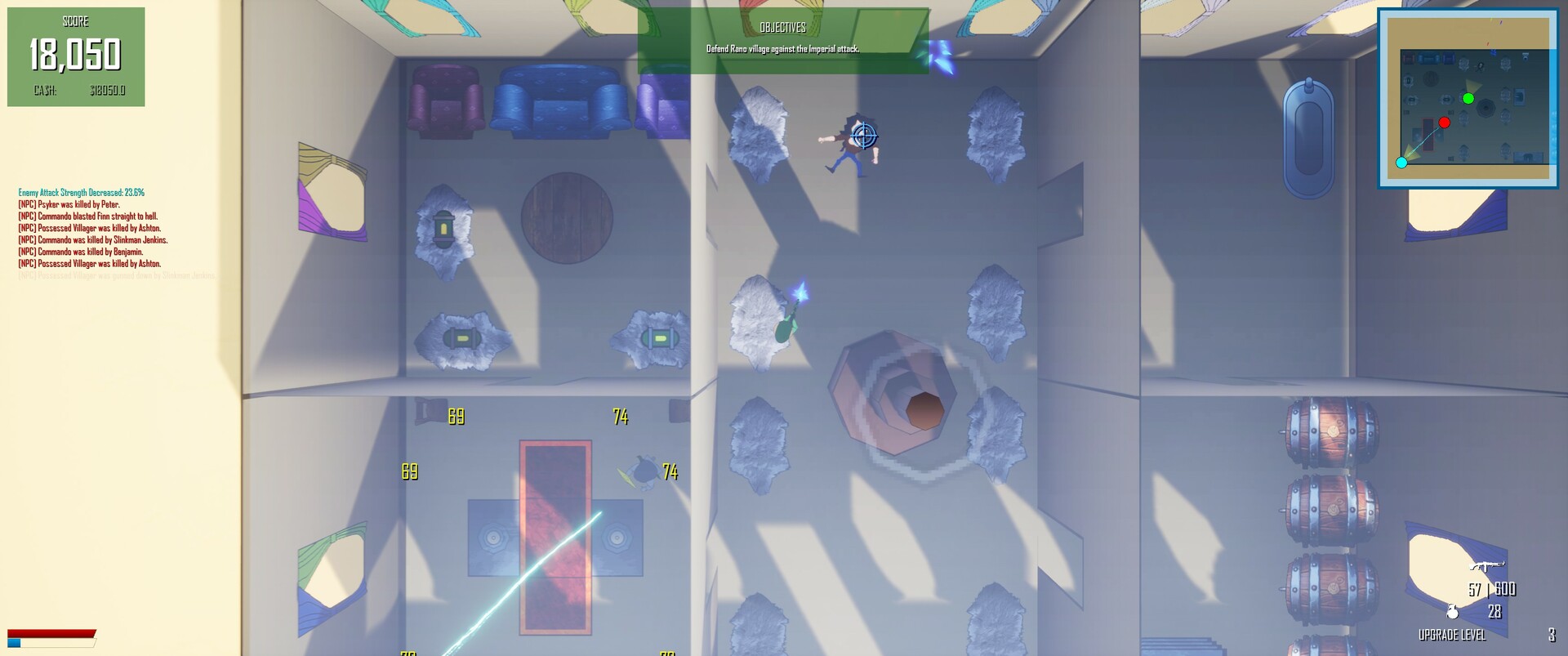Click the green player dot on the minimap
The height and width of the screenshot is (656, 1568).
pyautogui.click(x=1468, y=99)
